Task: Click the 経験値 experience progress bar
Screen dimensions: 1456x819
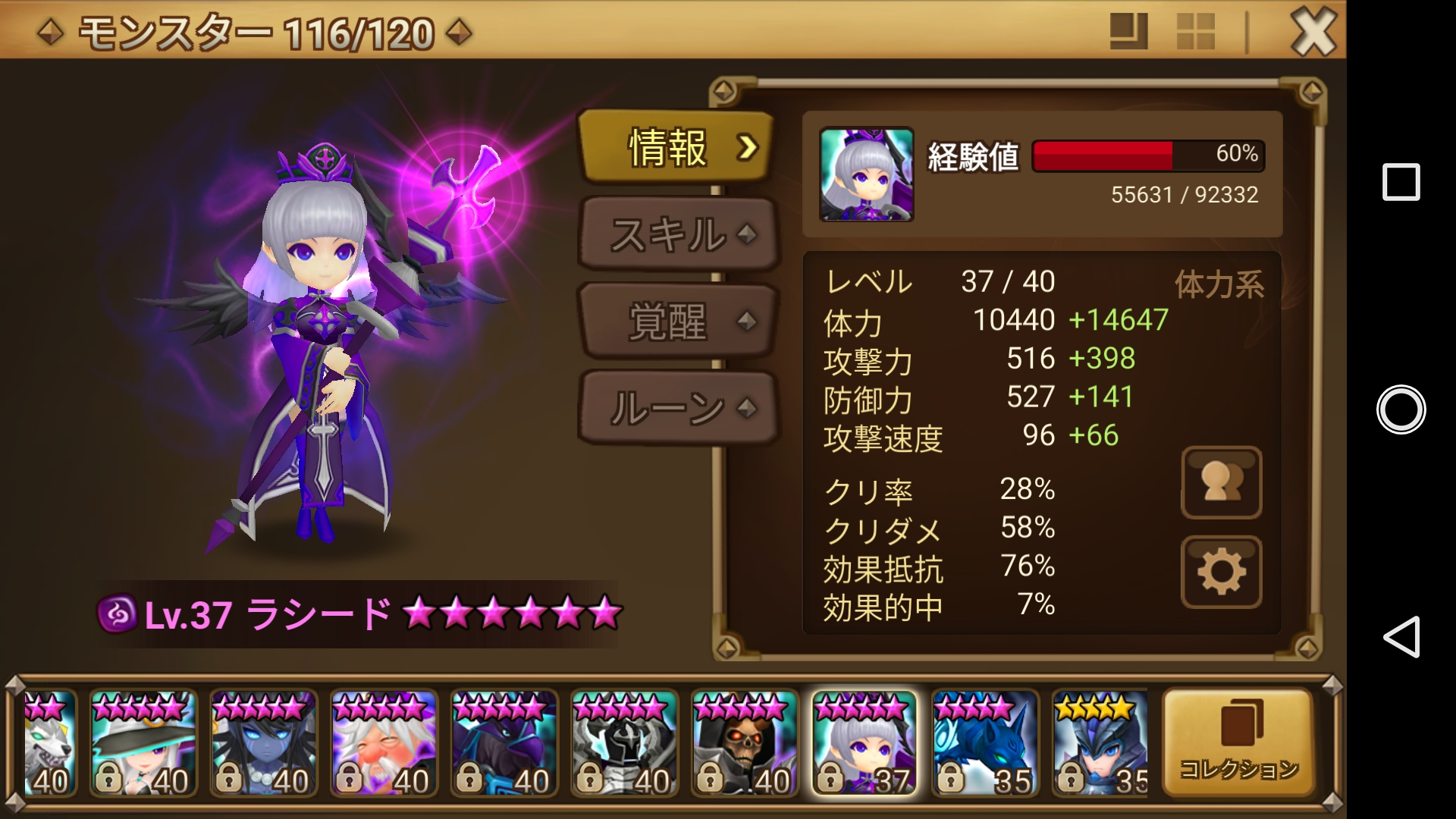Action: [x=1150, y=157]
